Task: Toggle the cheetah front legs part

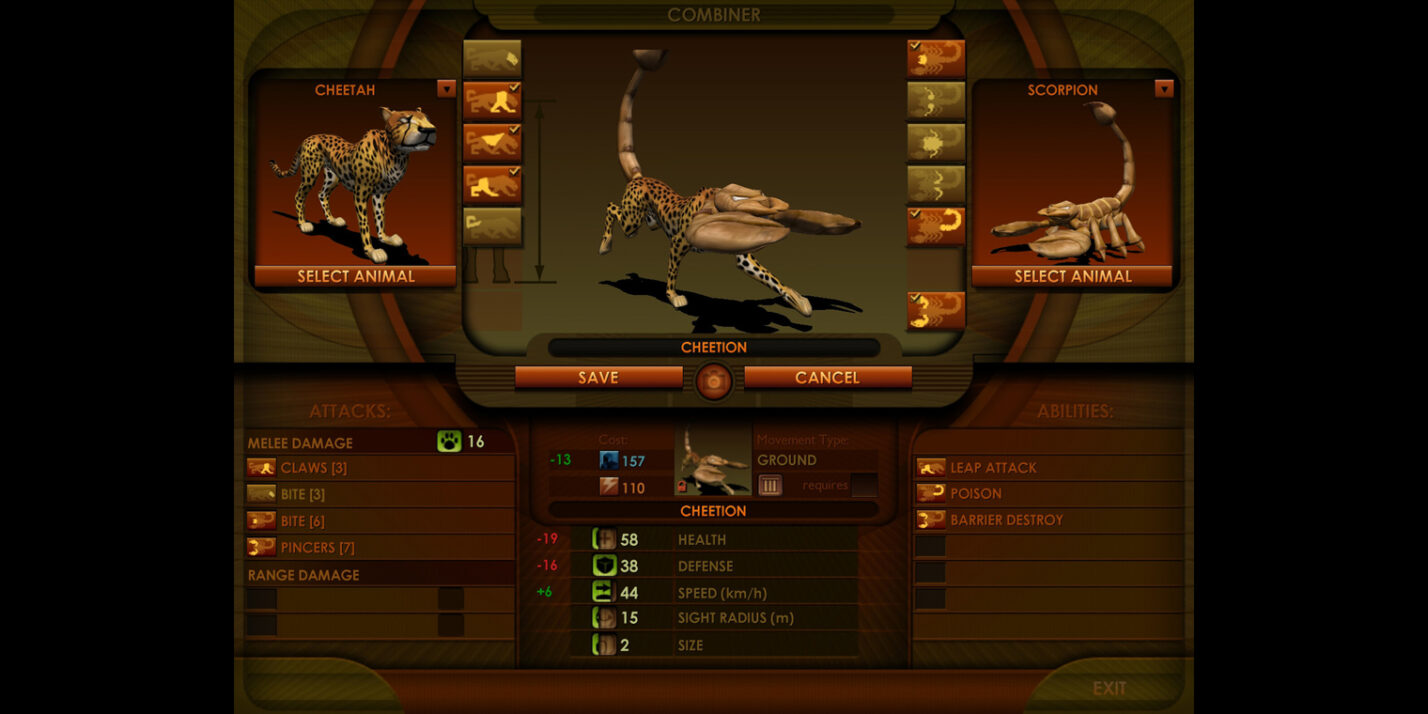Action: coord(492,100)
